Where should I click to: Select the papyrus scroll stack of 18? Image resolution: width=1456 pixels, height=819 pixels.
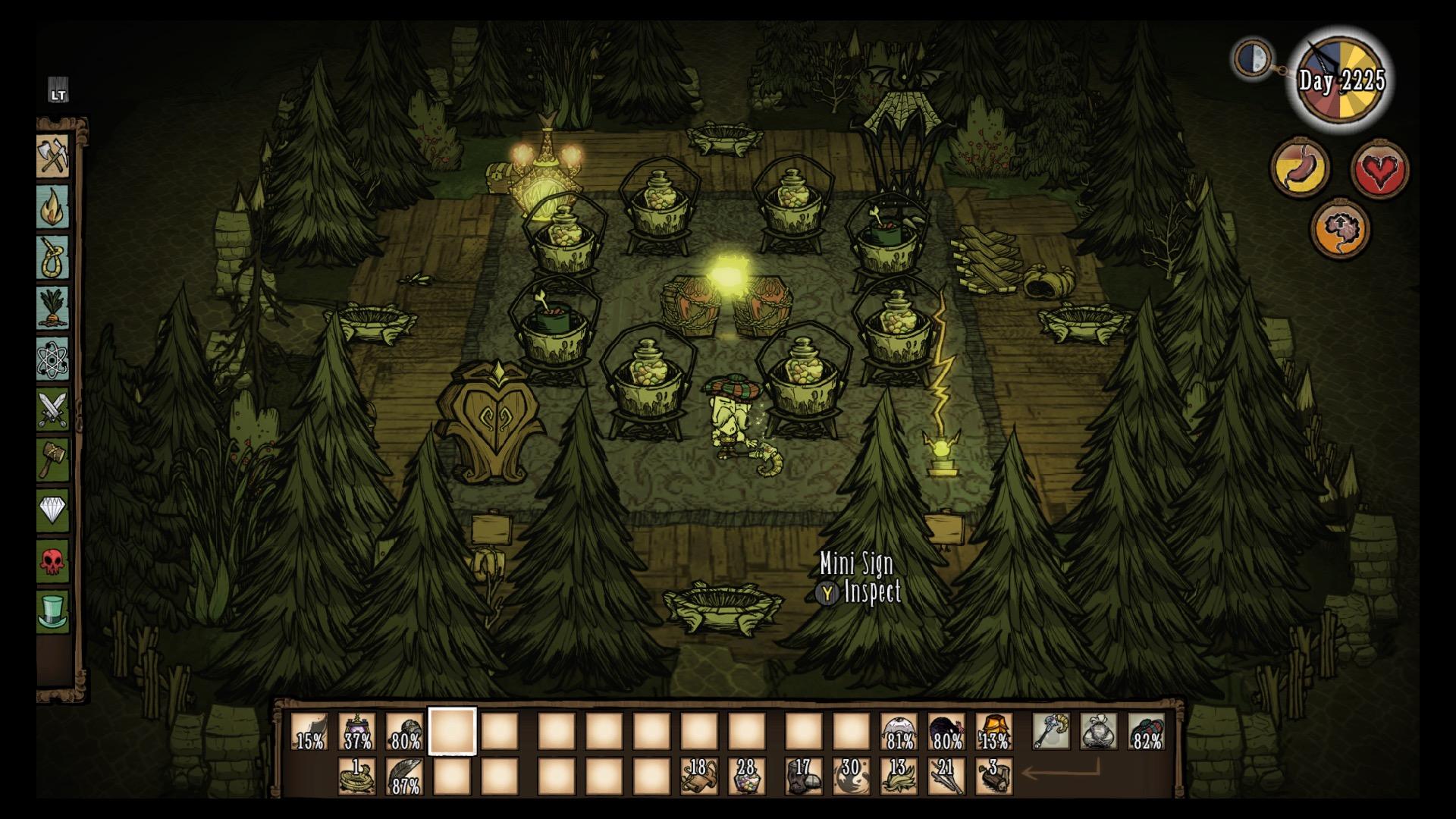tap(698, 777)
